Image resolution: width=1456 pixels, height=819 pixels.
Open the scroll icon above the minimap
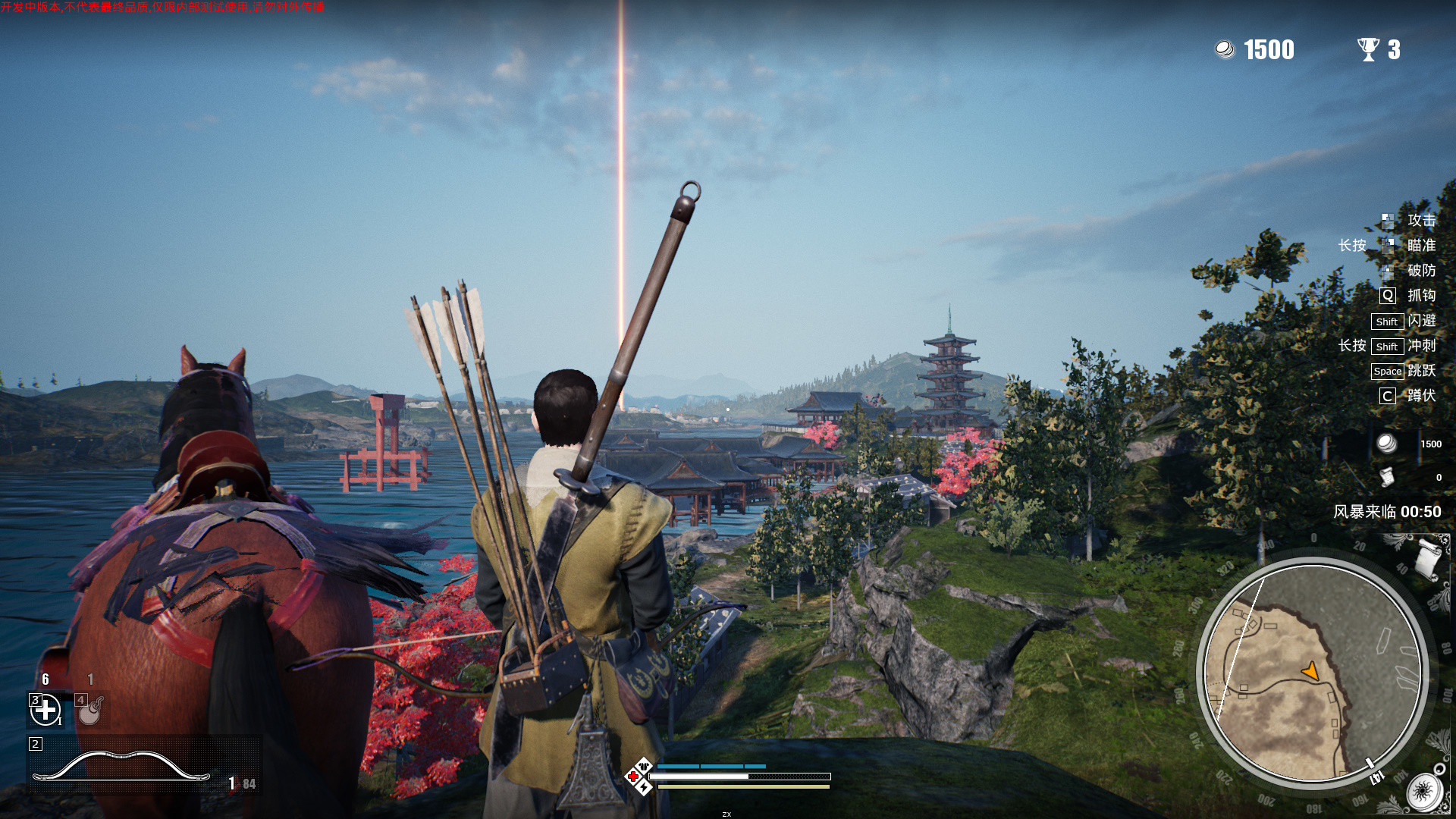pos(1426,557)
